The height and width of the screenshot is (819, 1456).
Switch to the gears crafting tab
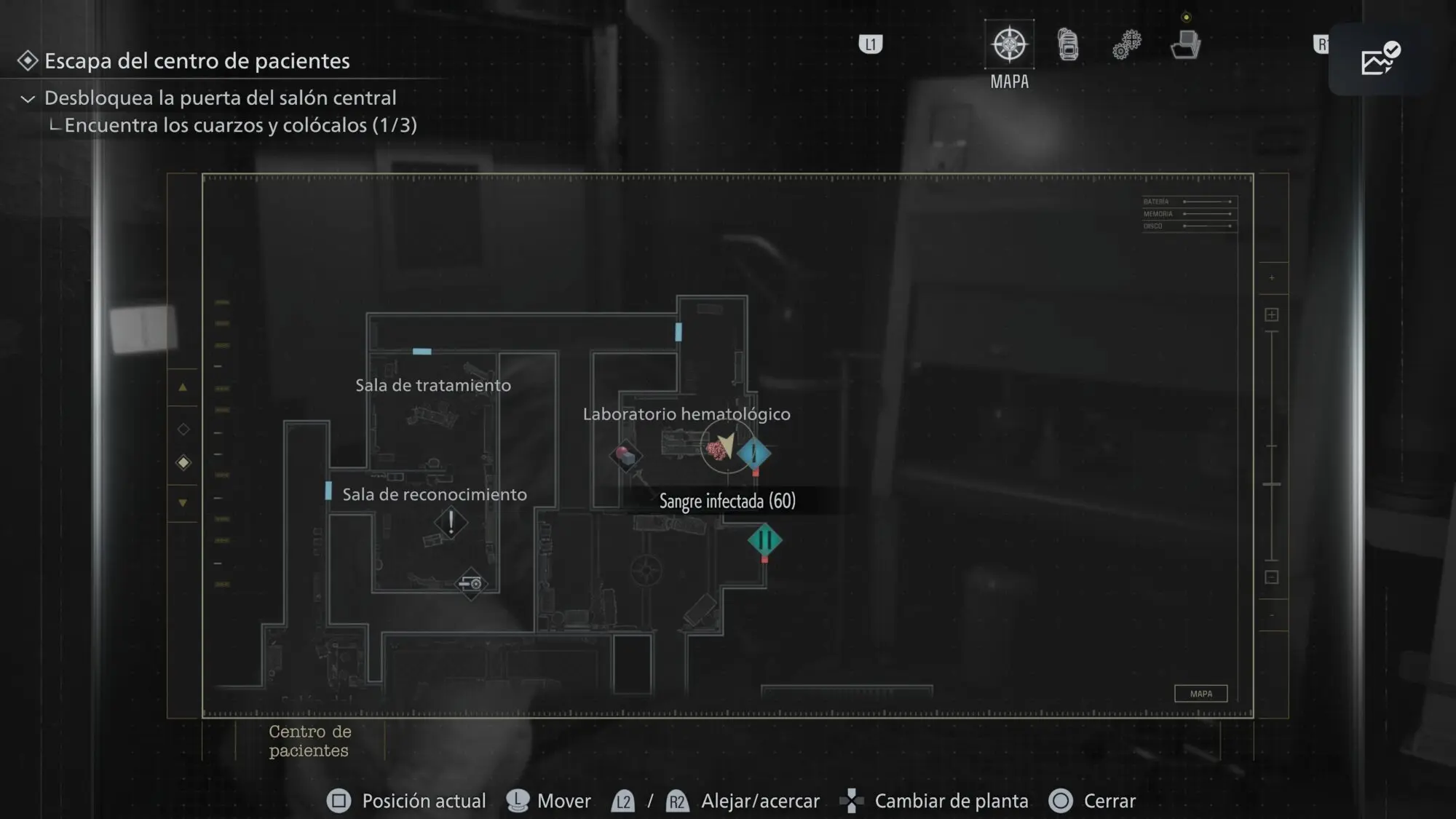click(x=1126, y=44)
